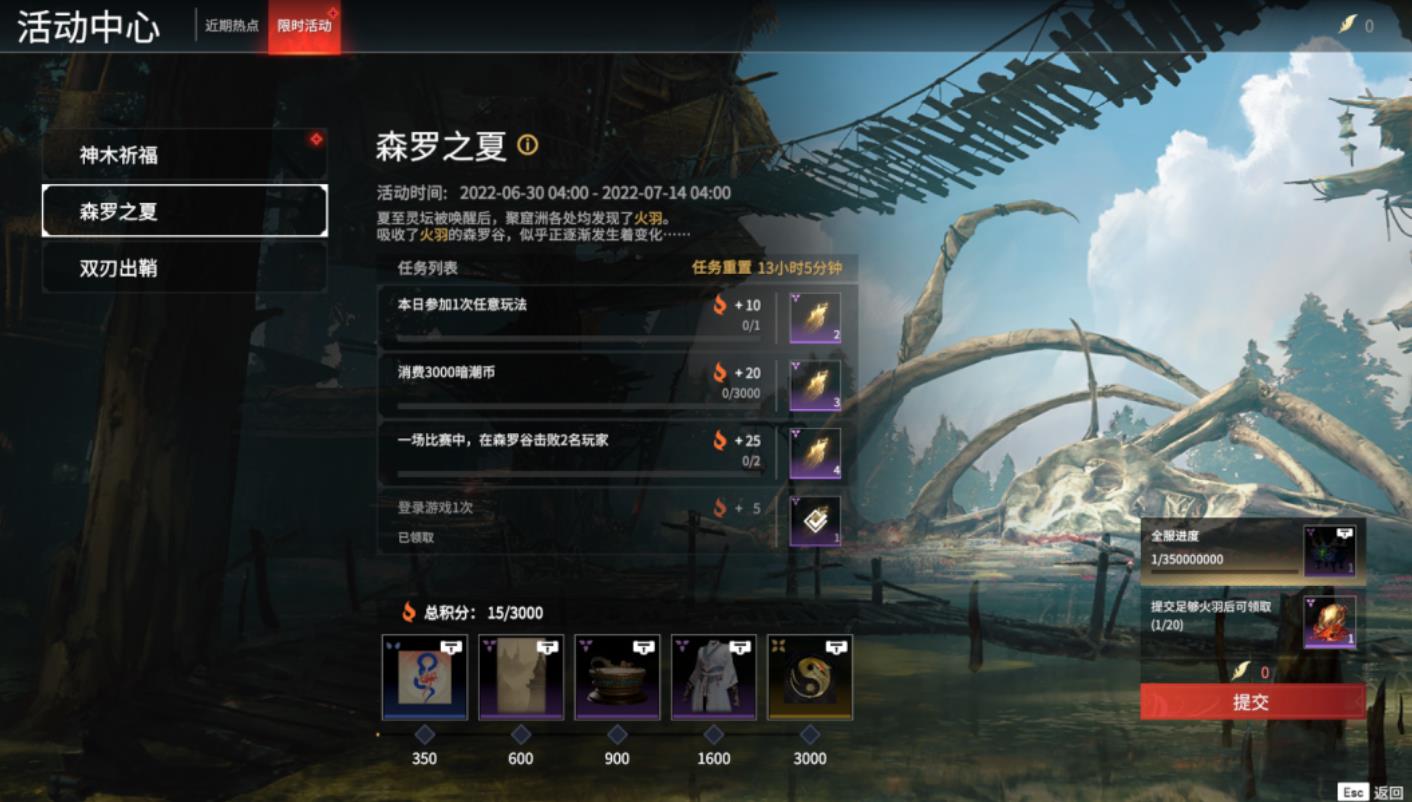Select the 限时活动 tab

click(x=304, y=26)
